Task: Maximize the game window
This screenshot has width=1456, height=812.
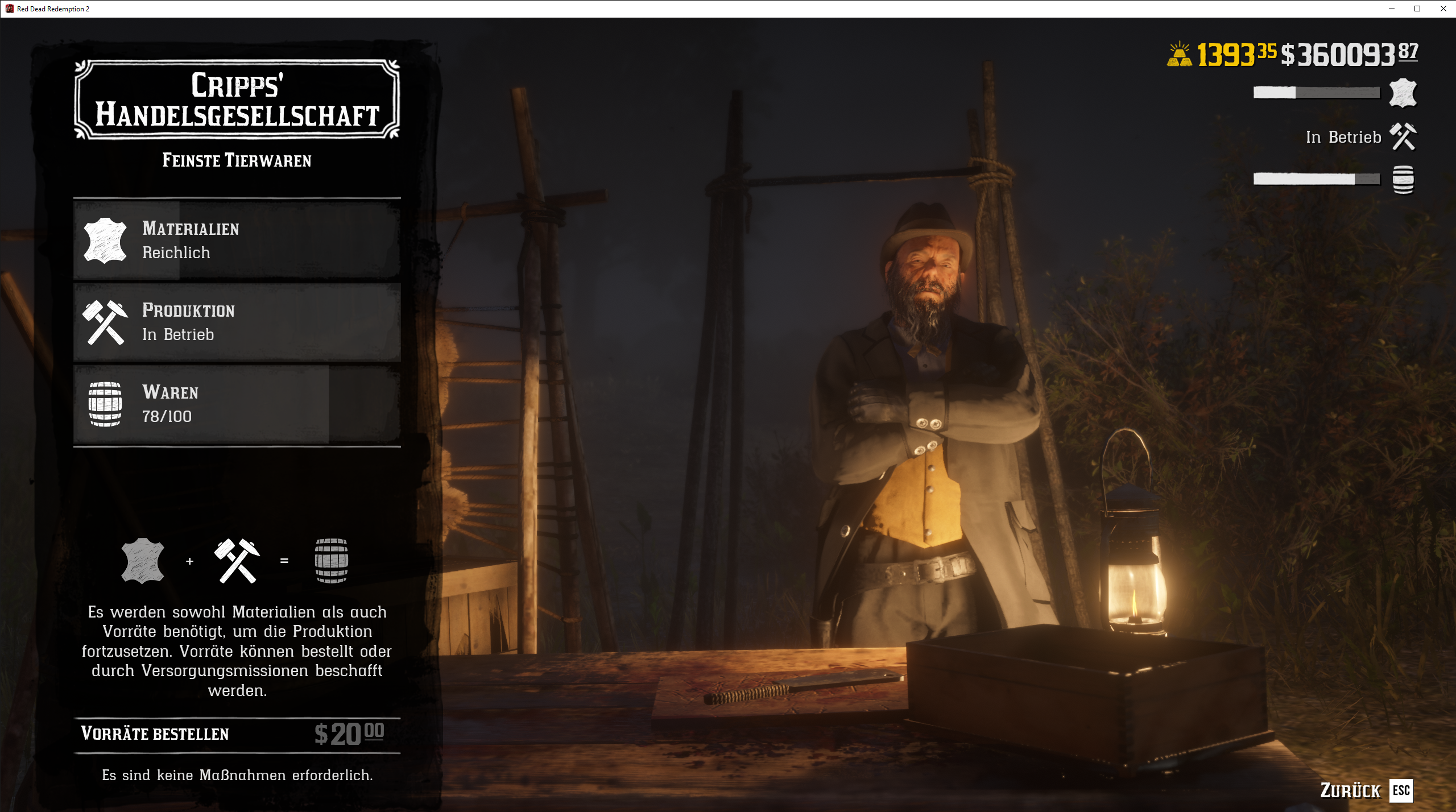Action: 1417,9
